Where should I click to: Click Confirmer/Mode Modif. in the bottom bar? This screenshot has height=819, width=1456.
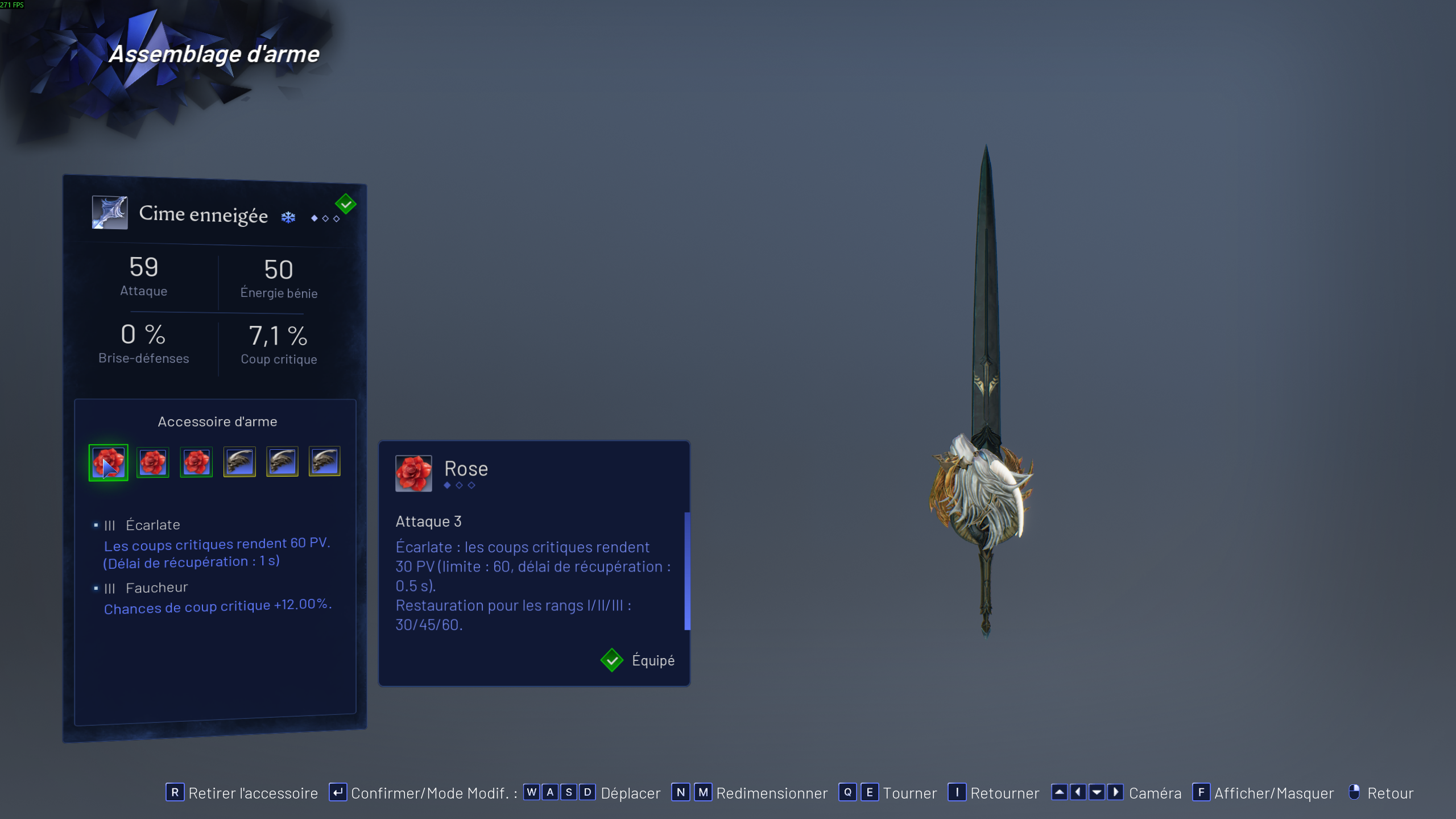[431, 792]
